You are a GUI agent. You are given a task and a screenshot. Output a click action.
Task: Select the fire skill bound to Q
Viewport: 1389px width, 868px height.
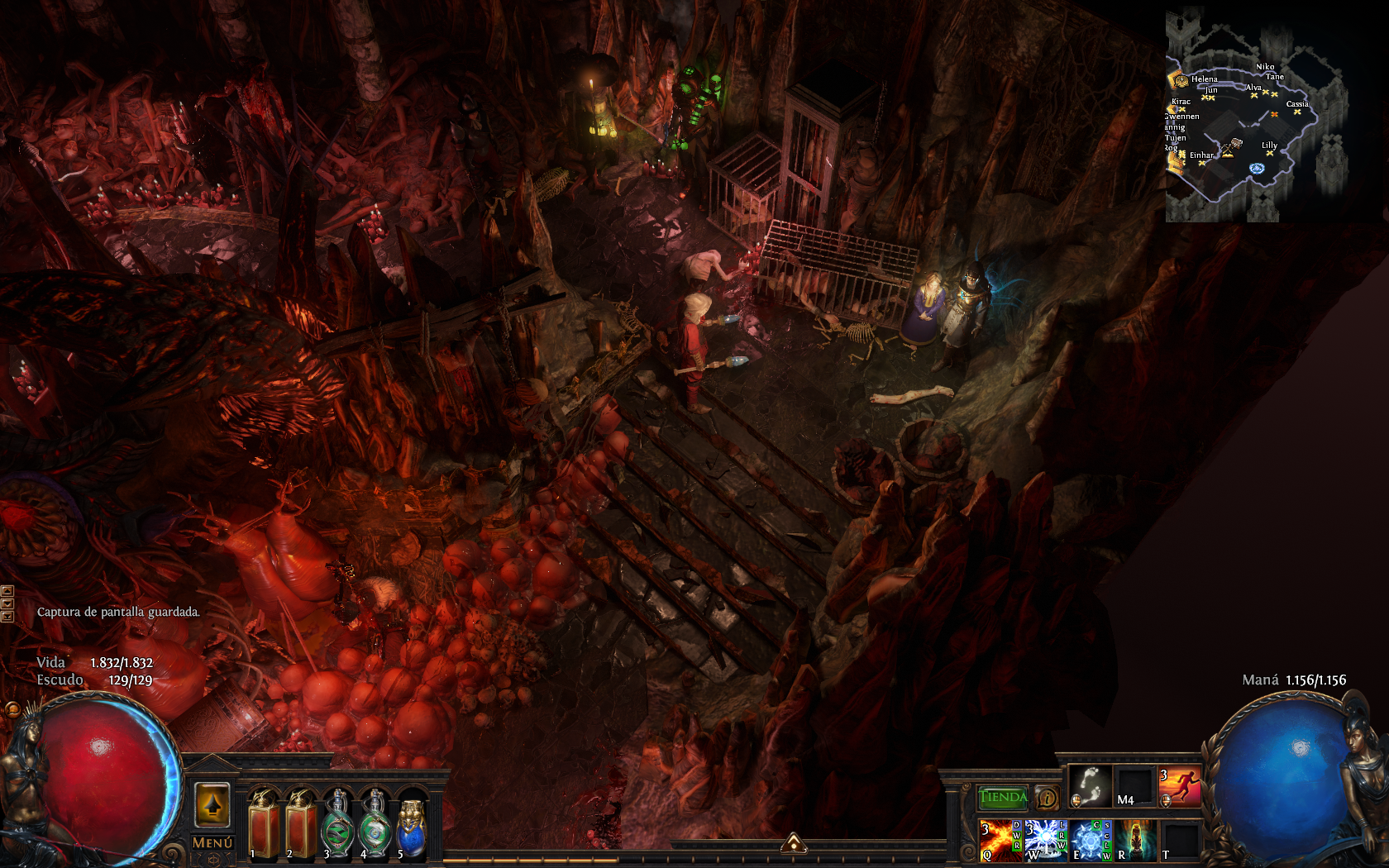(999, 840)
